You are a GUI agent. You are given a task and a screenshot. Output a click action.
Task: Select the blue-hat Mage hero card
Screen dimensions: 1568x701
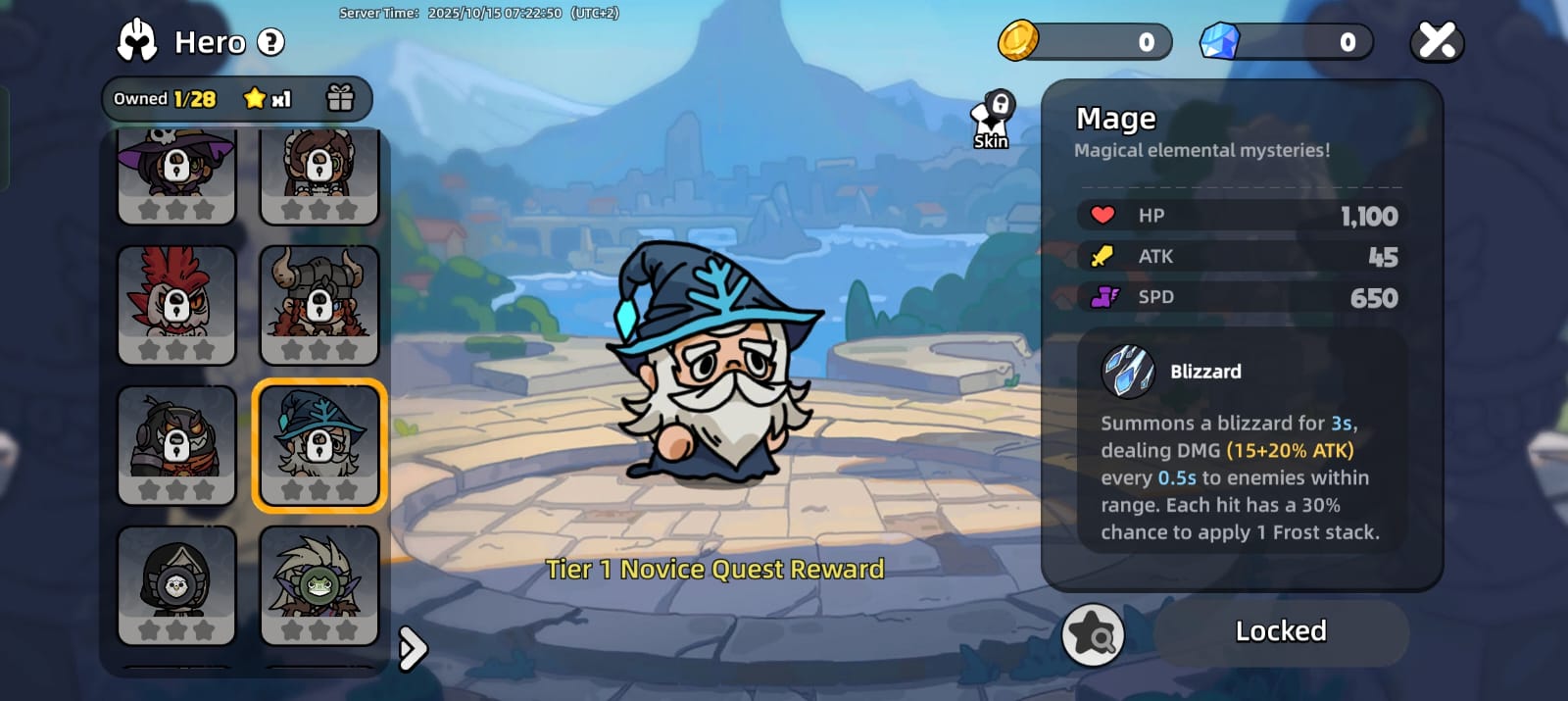point(318,445)
